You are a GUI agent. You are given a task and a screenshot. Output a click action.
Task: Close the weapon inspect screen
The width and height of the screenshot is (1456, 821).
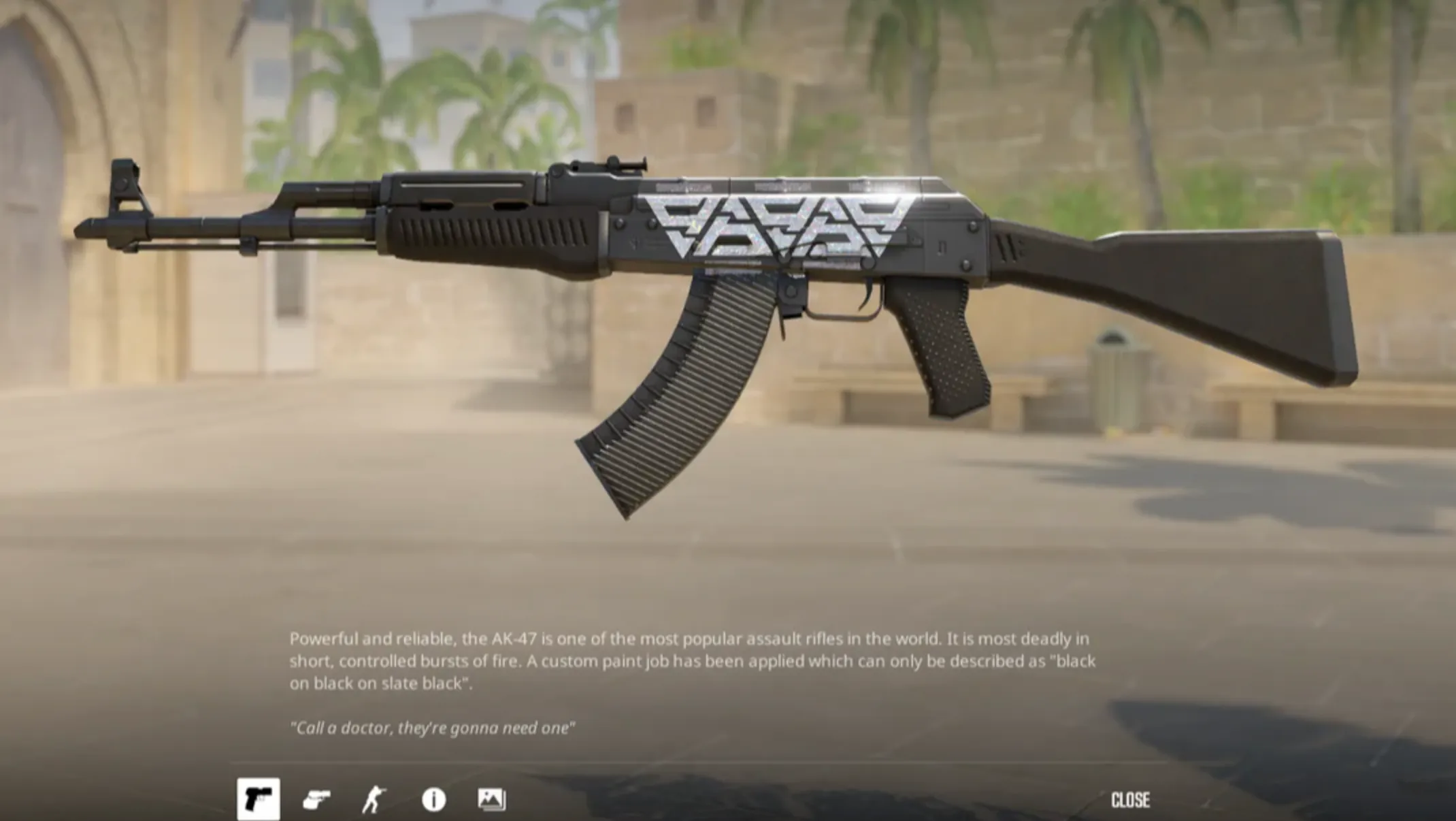pos(1130,800)
